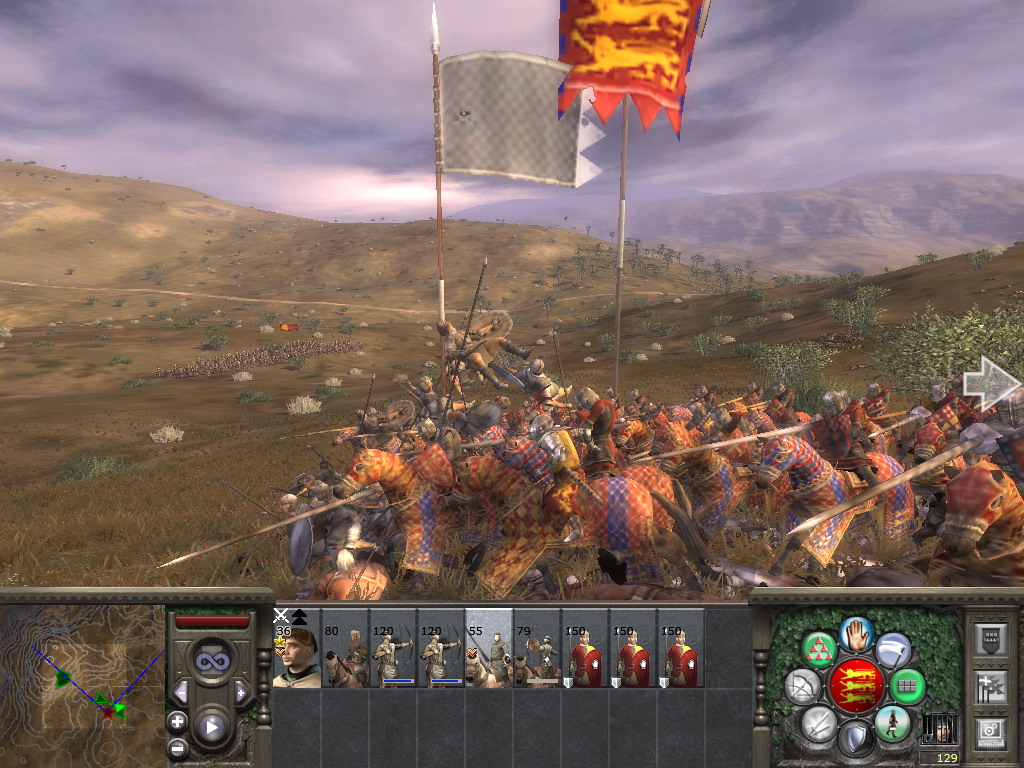Toggle the bow skirmish mode button
The width and height of the screenshot is (1024, 768).
[803, 687]
